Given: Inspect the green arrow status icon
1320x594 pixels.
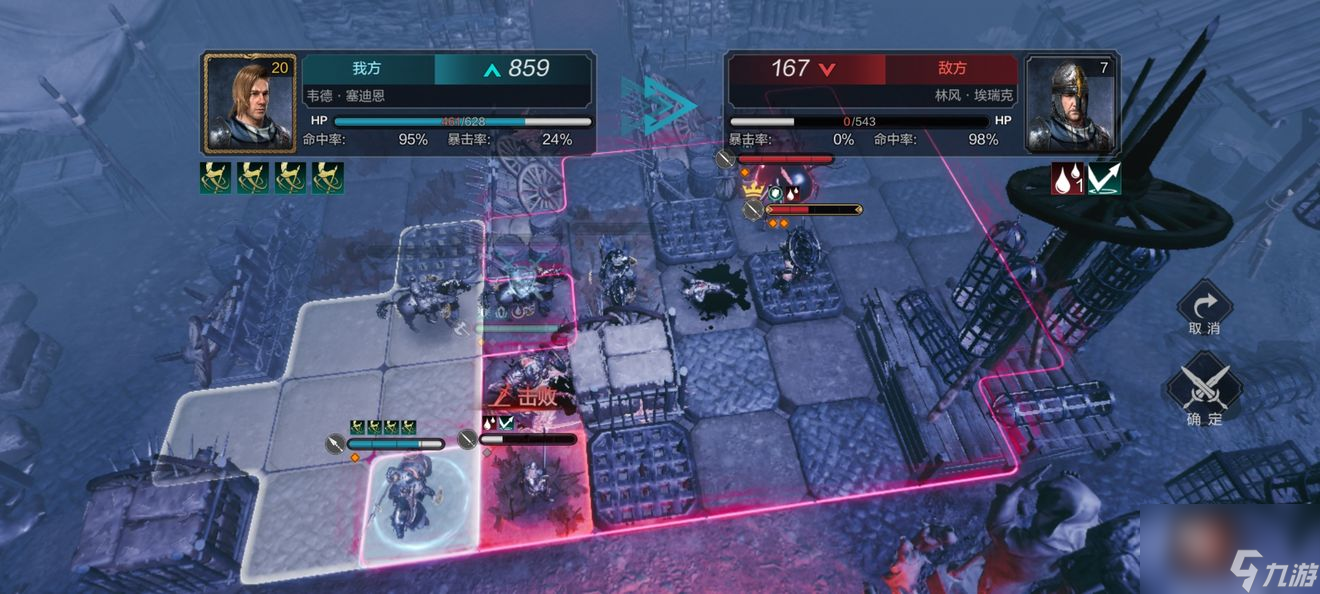Looking at the screenshot, I should [x=1104, y=179].
